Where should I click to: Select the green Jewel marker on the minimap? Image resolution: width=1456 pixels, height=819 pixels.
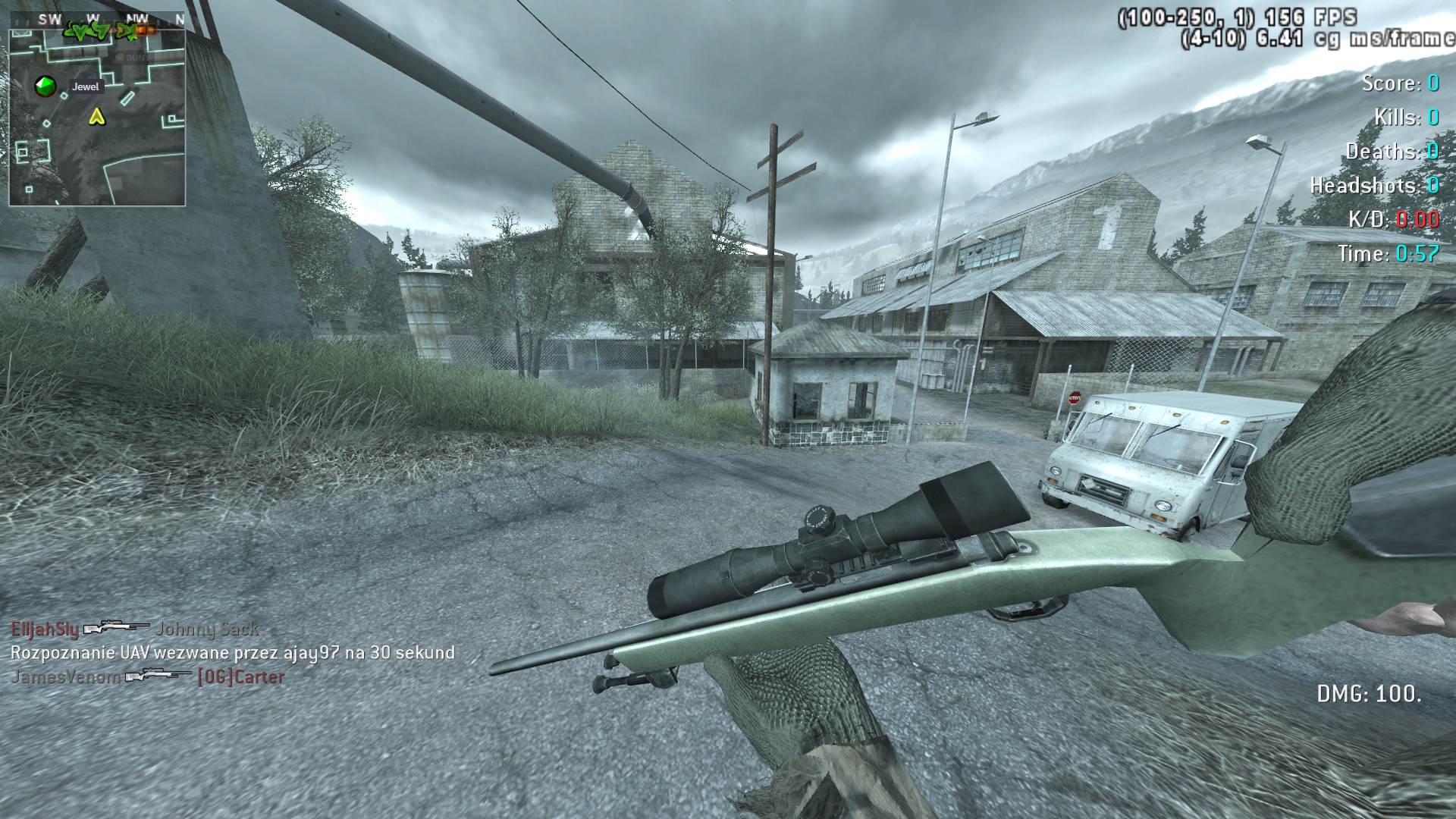[45, 86]
